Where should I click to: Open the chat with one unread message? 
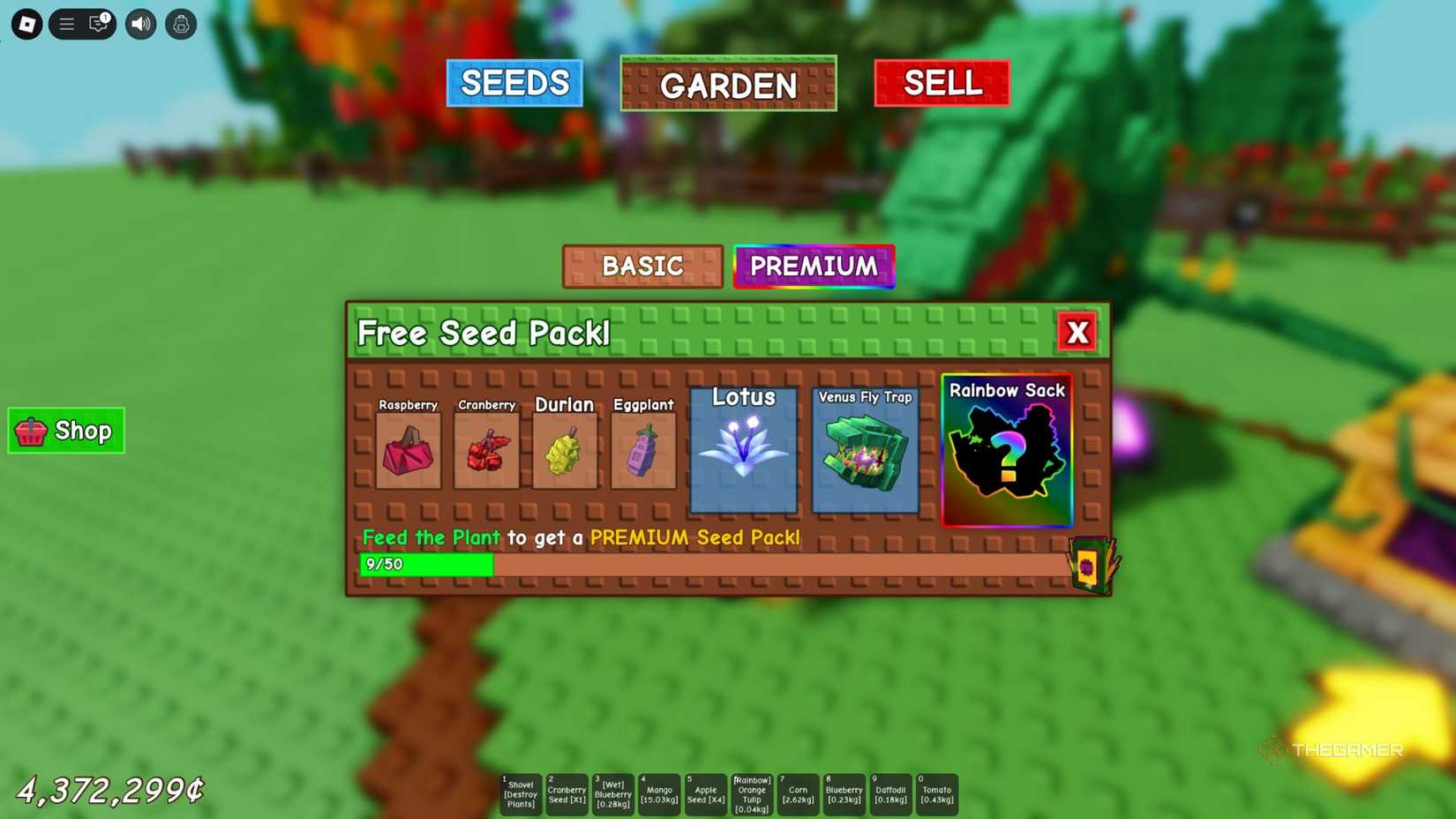97,24
